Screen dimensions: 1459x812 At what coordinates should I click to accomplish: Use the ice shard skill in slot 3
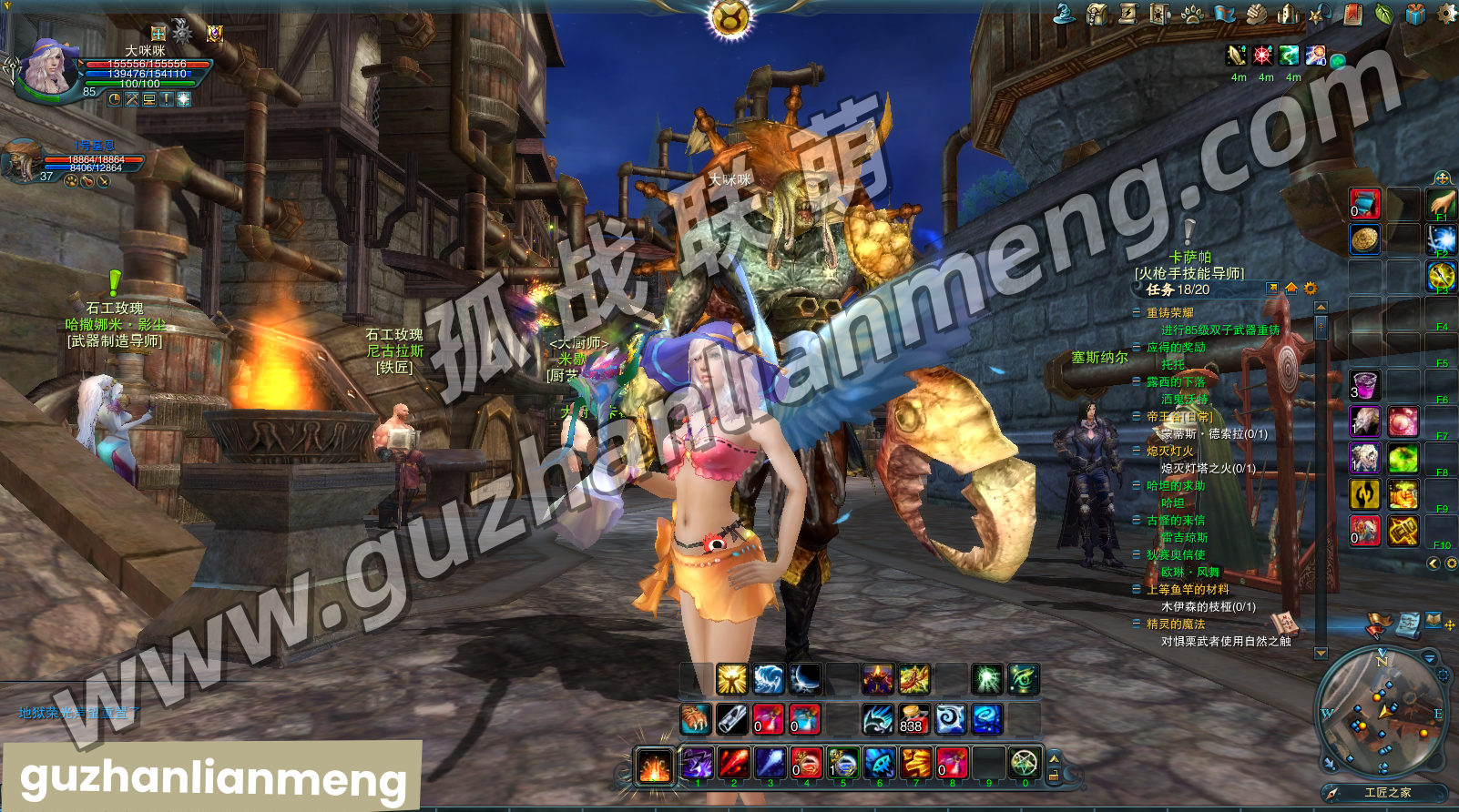[x=770, y=763]
